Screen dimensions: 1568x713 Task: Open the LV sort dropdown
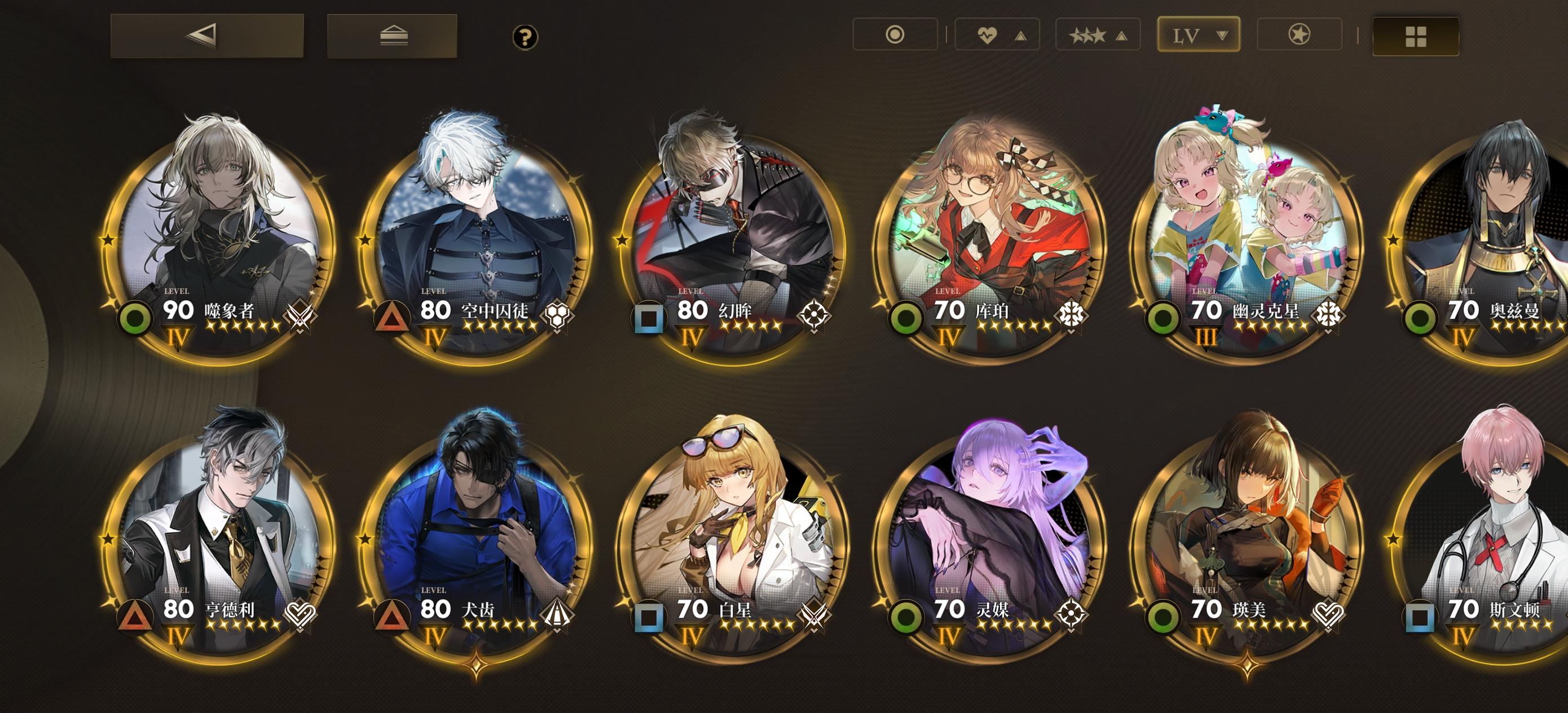[1199, 35]
